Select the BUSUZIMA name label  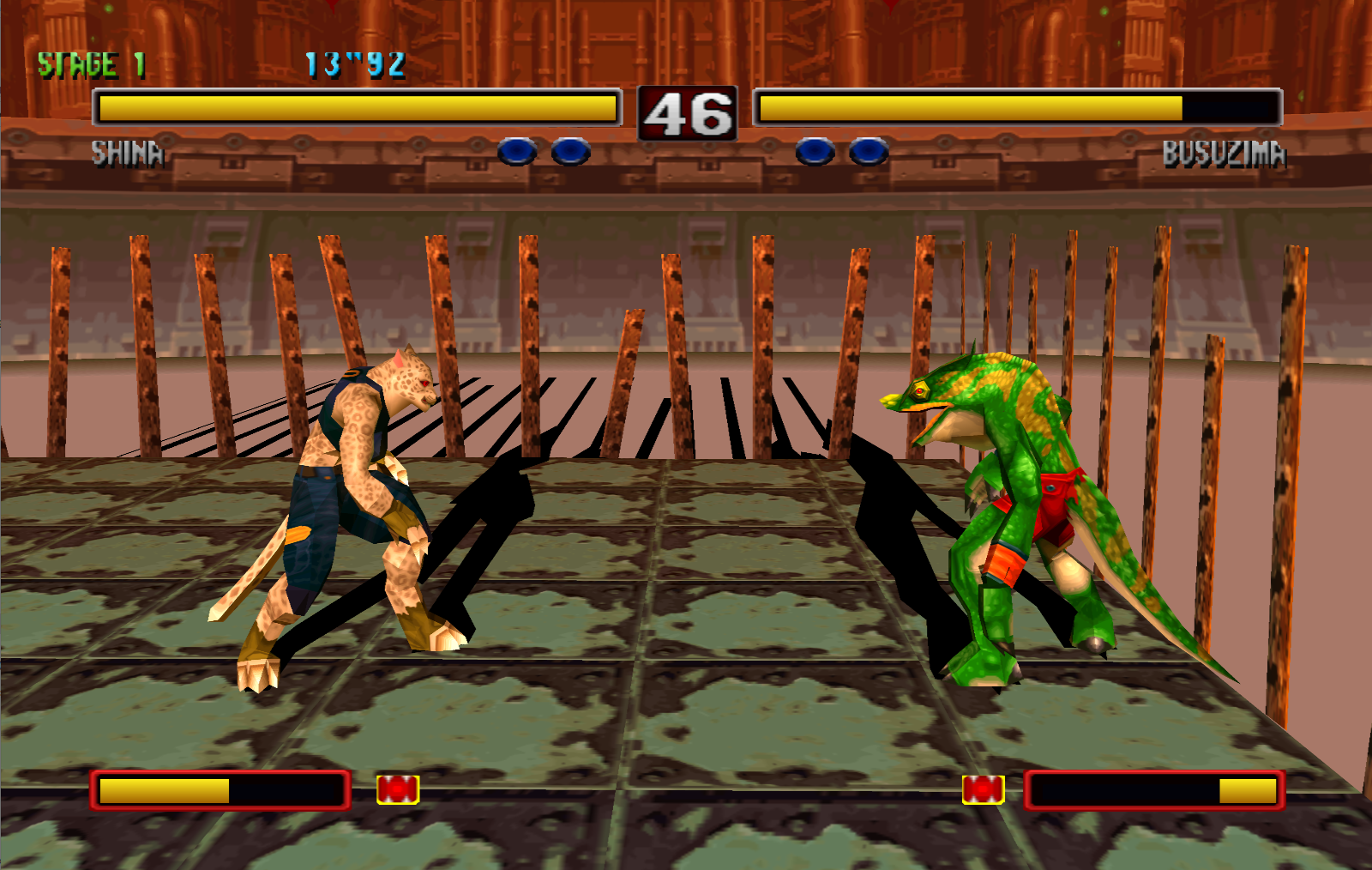tap(1225, 154)
